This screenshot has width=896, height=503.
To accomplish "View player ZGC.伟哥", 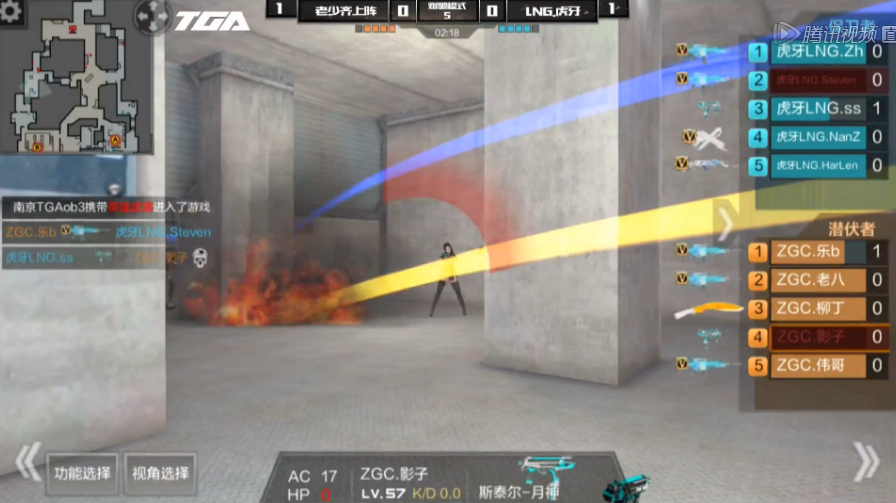I will (817, 366).
